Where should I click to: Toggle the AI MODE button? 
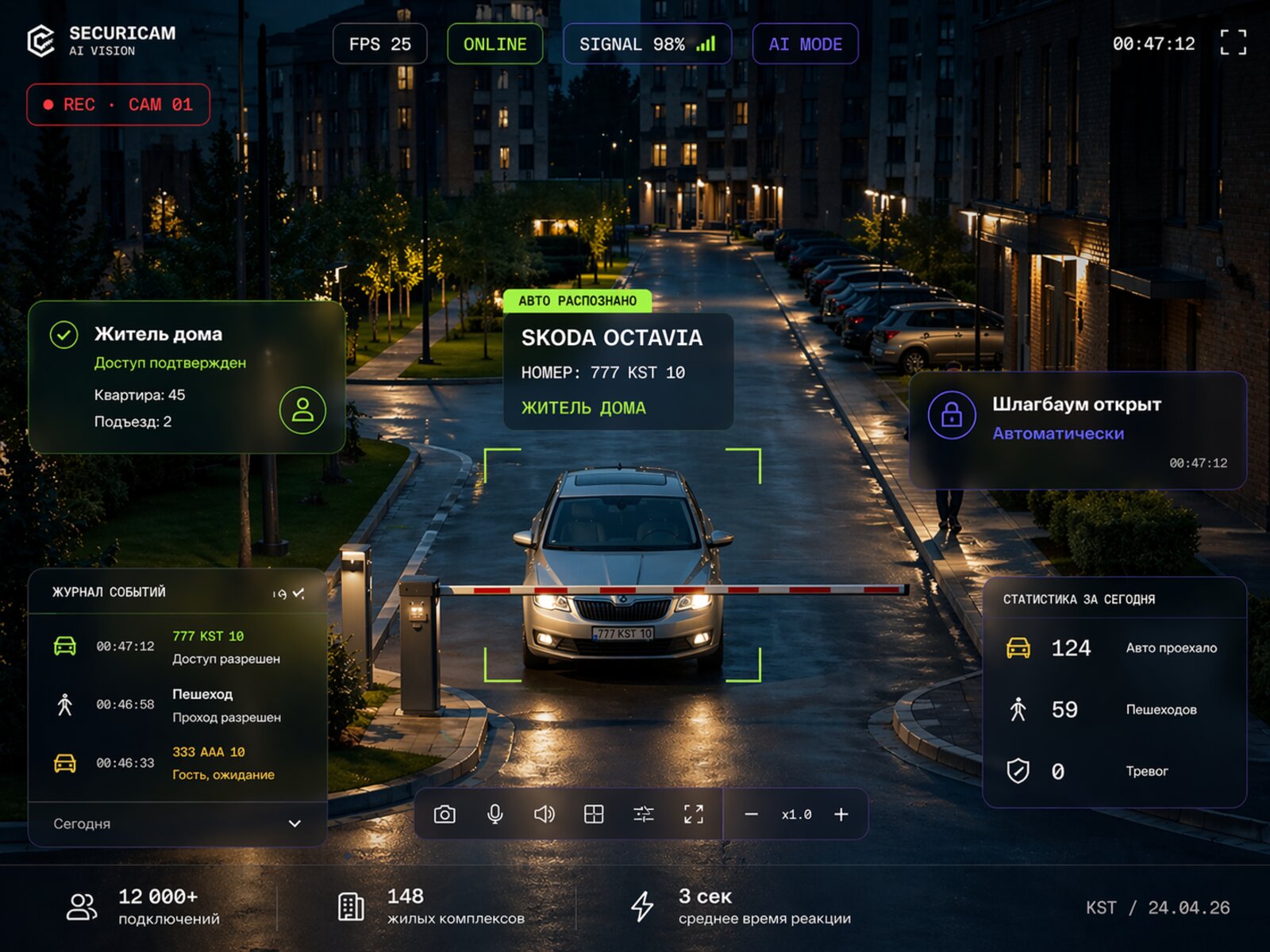click(805, 44)
